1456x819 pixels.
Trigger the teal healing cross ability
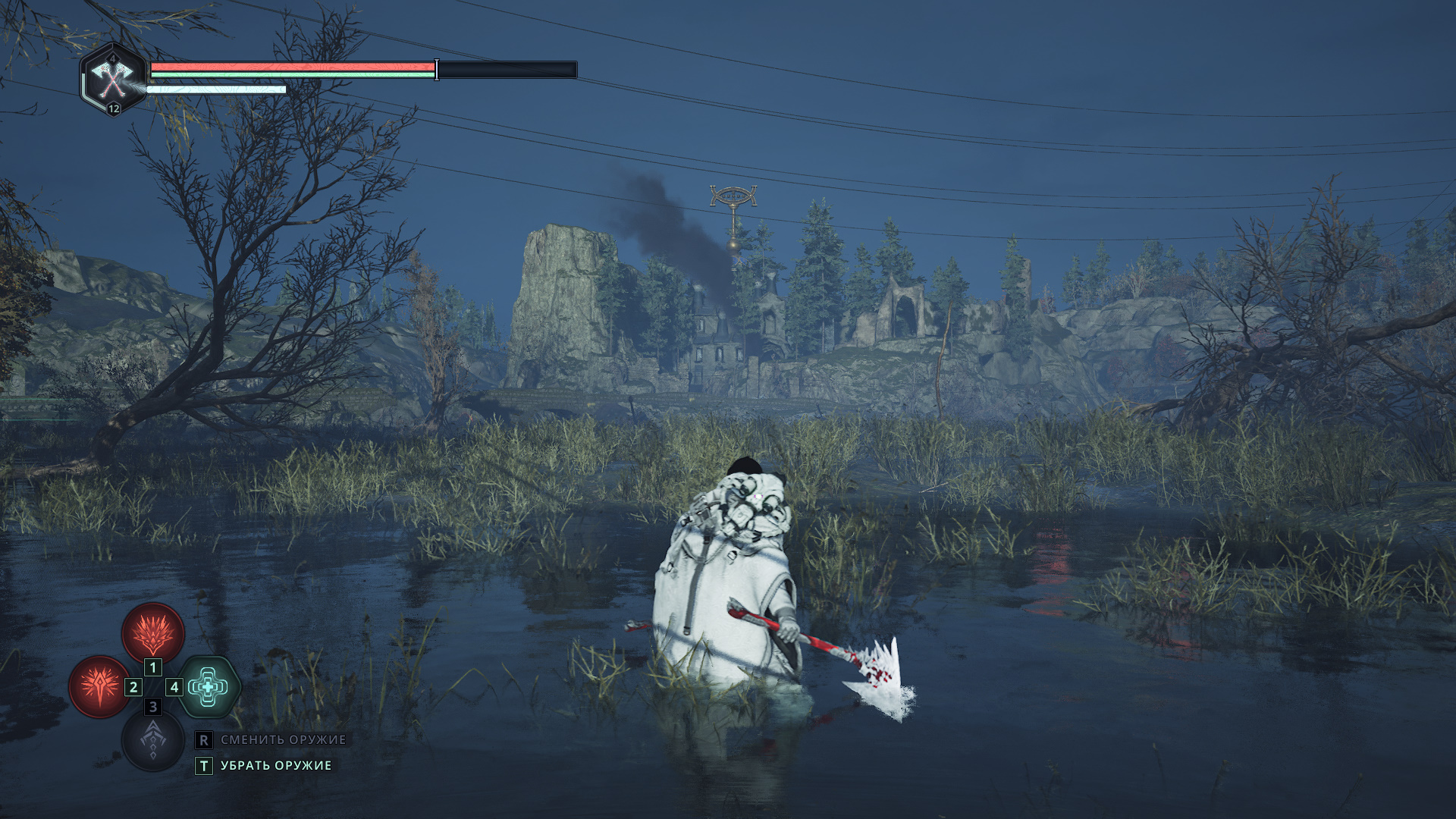tap(209, 687)
